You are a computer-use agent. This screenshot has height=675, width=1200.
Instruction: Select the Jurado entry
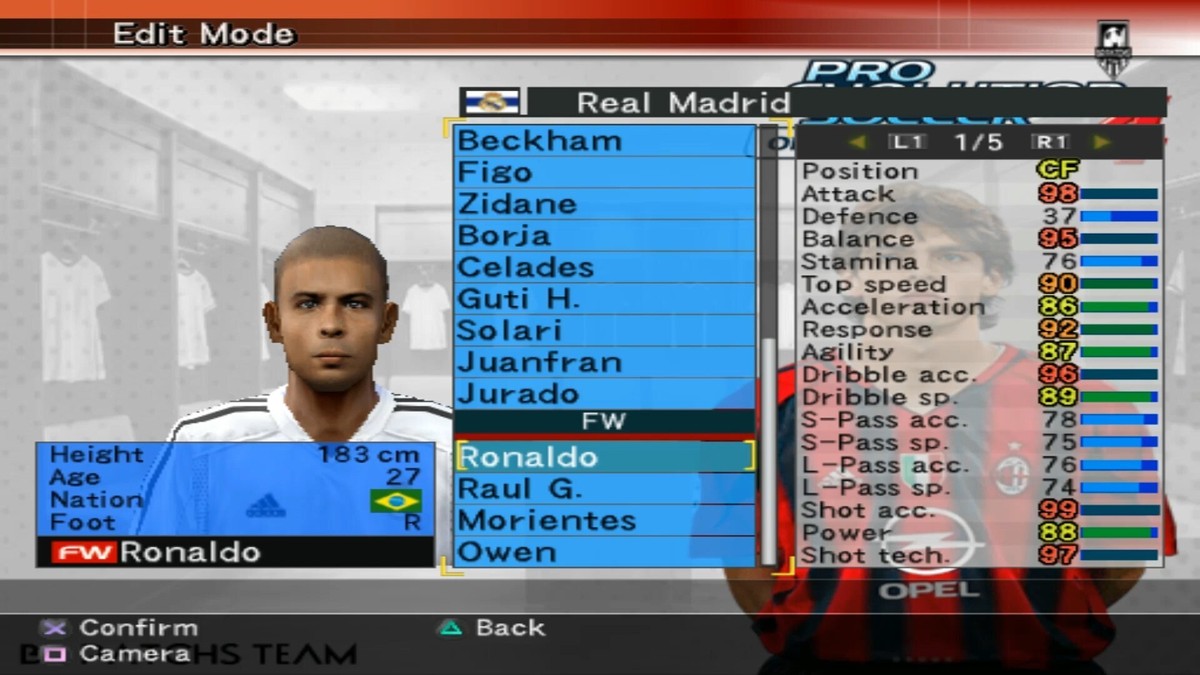[604, 393]
